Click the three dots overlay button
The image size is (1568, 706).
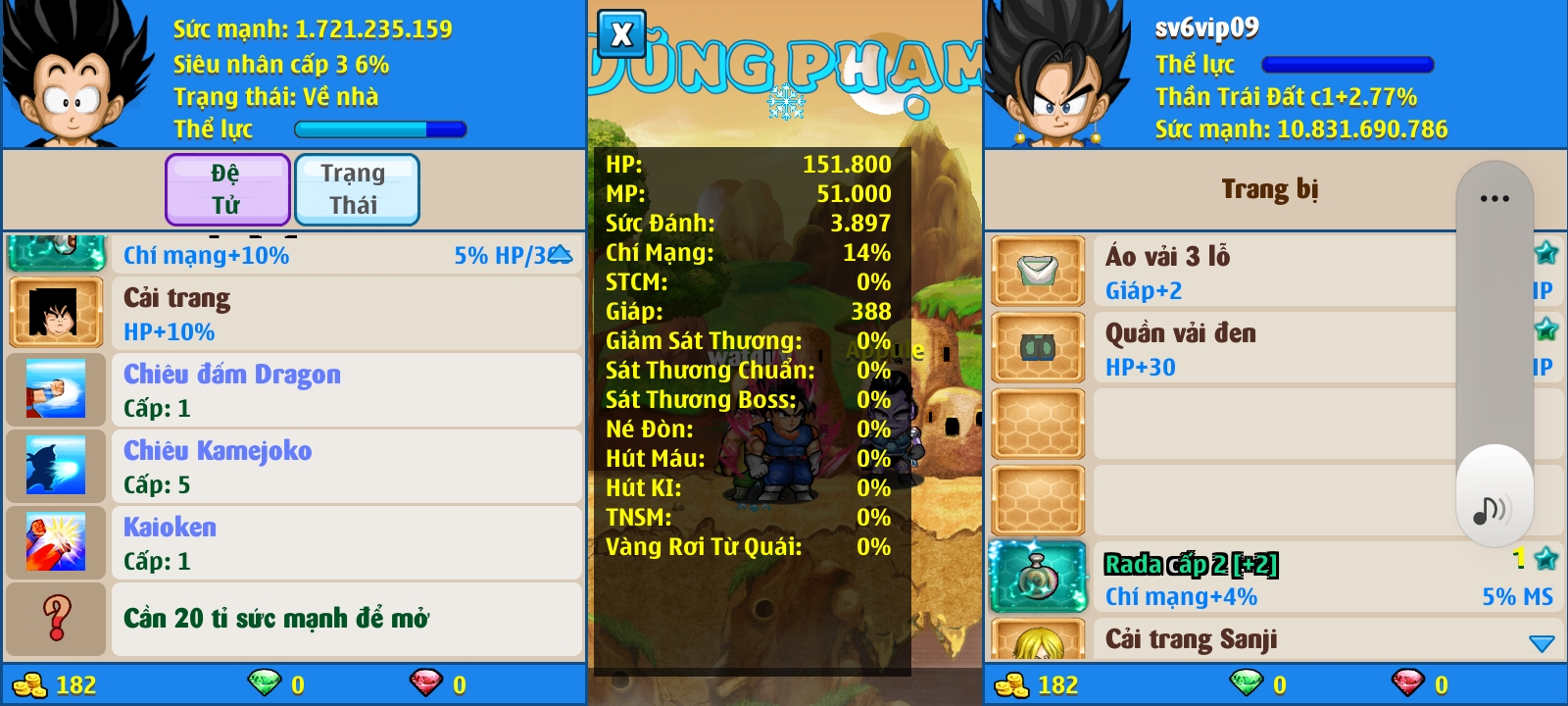[x=1494, y=198]
